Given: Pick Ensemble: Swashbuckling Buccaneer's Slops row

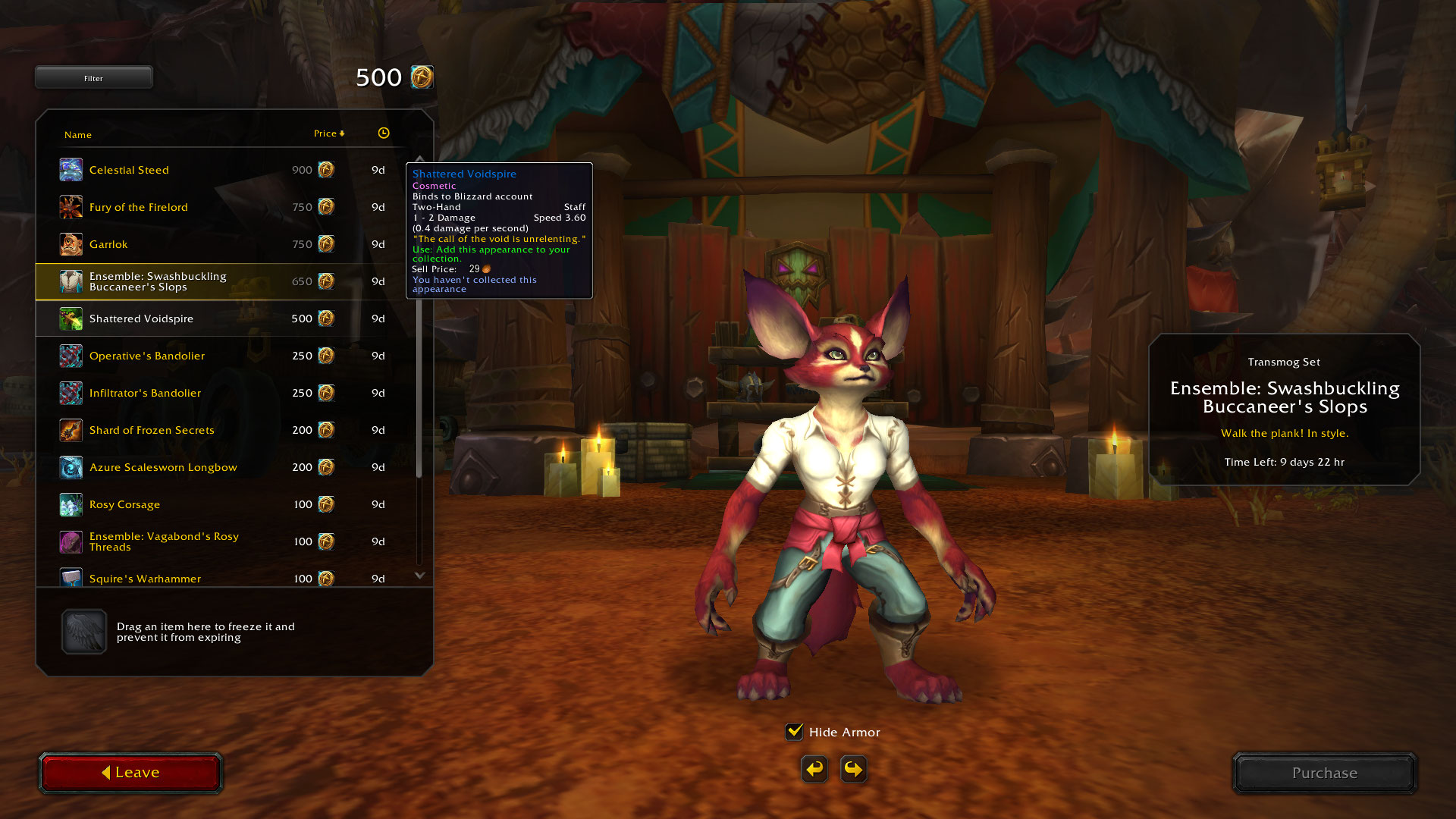Looking at the screenshot, I should coord(158,281).
